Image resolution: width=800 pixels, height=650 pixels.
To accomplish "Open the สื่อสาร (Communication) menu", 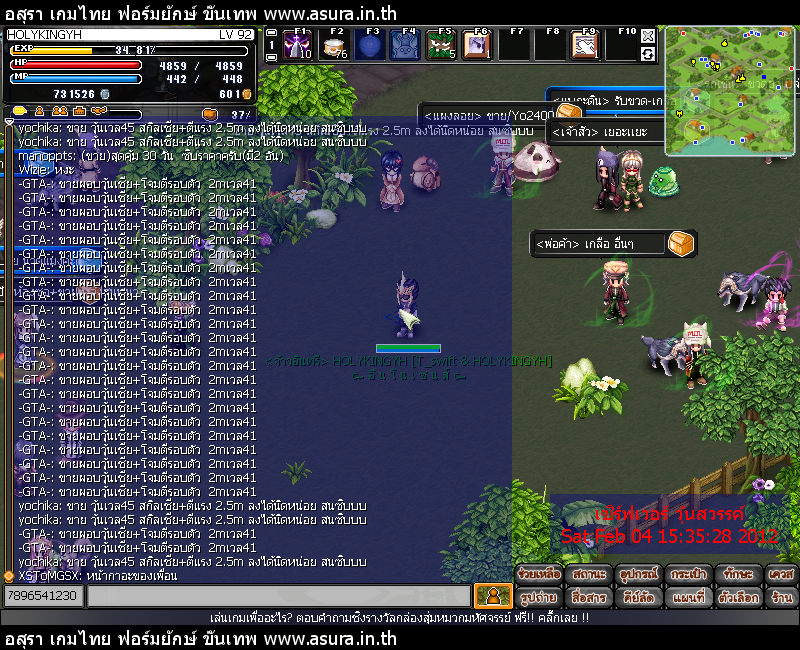I will click(589, 597).
